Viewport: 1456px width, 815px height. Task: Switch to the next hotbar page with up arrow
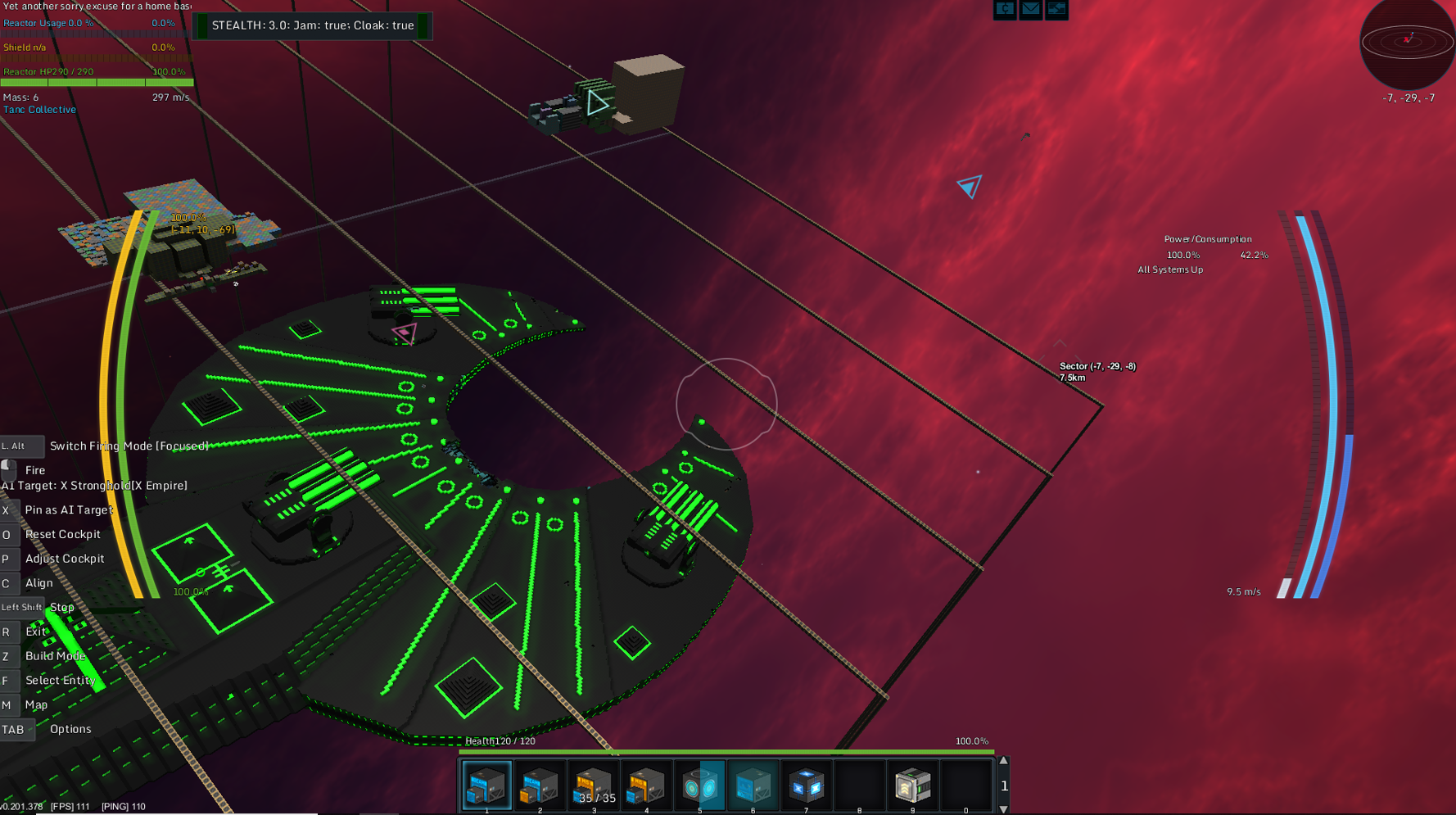click(x=1004, y=762)
